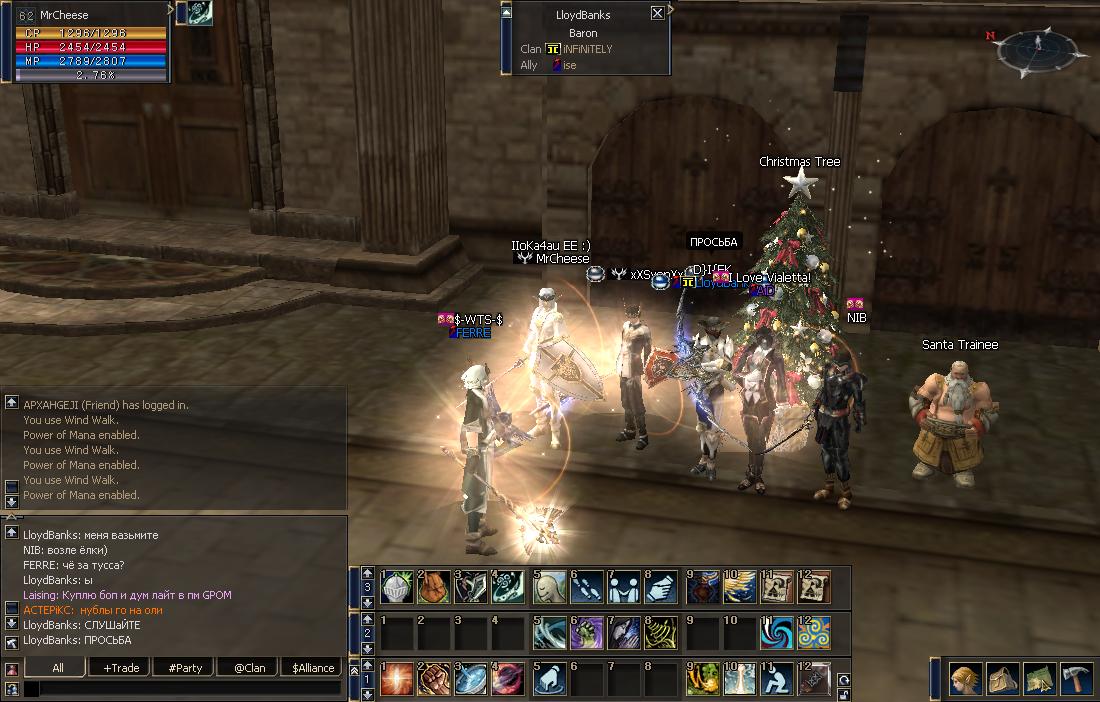1100x702 pixels.
Task: Show the $Alliance chat tab
Action: pyautogui.click(x=313, y=667)
